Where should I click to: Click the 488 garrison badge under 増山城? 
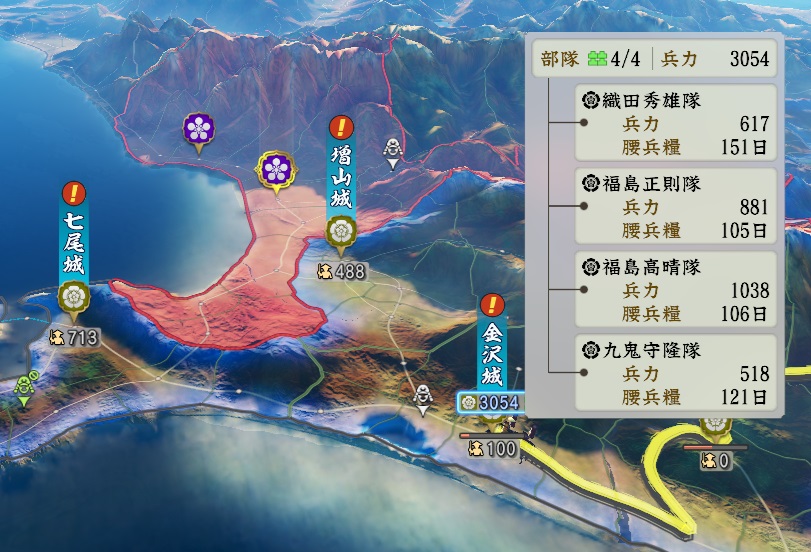click(x=341, y=271)
